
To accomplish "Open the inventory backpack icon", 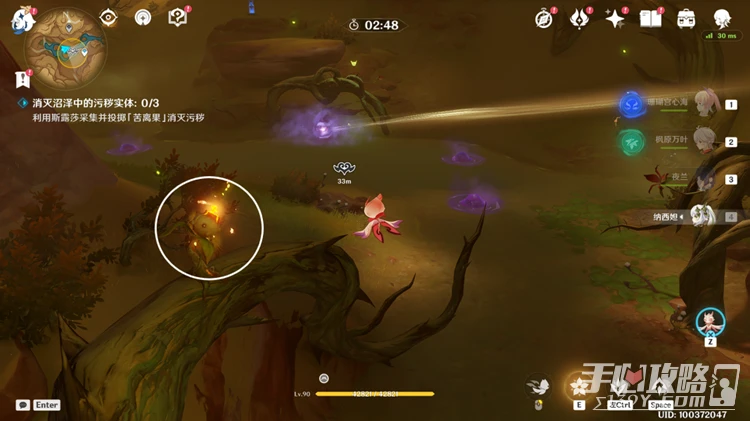I will pos(687,18).
